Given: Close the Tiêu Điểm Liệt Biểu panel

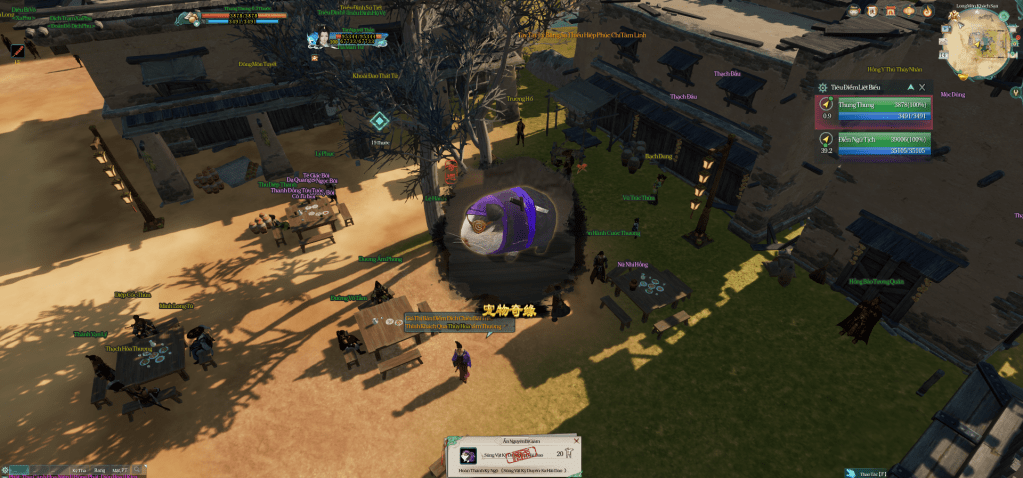Looking at the screenshot, I should point(922,88).
